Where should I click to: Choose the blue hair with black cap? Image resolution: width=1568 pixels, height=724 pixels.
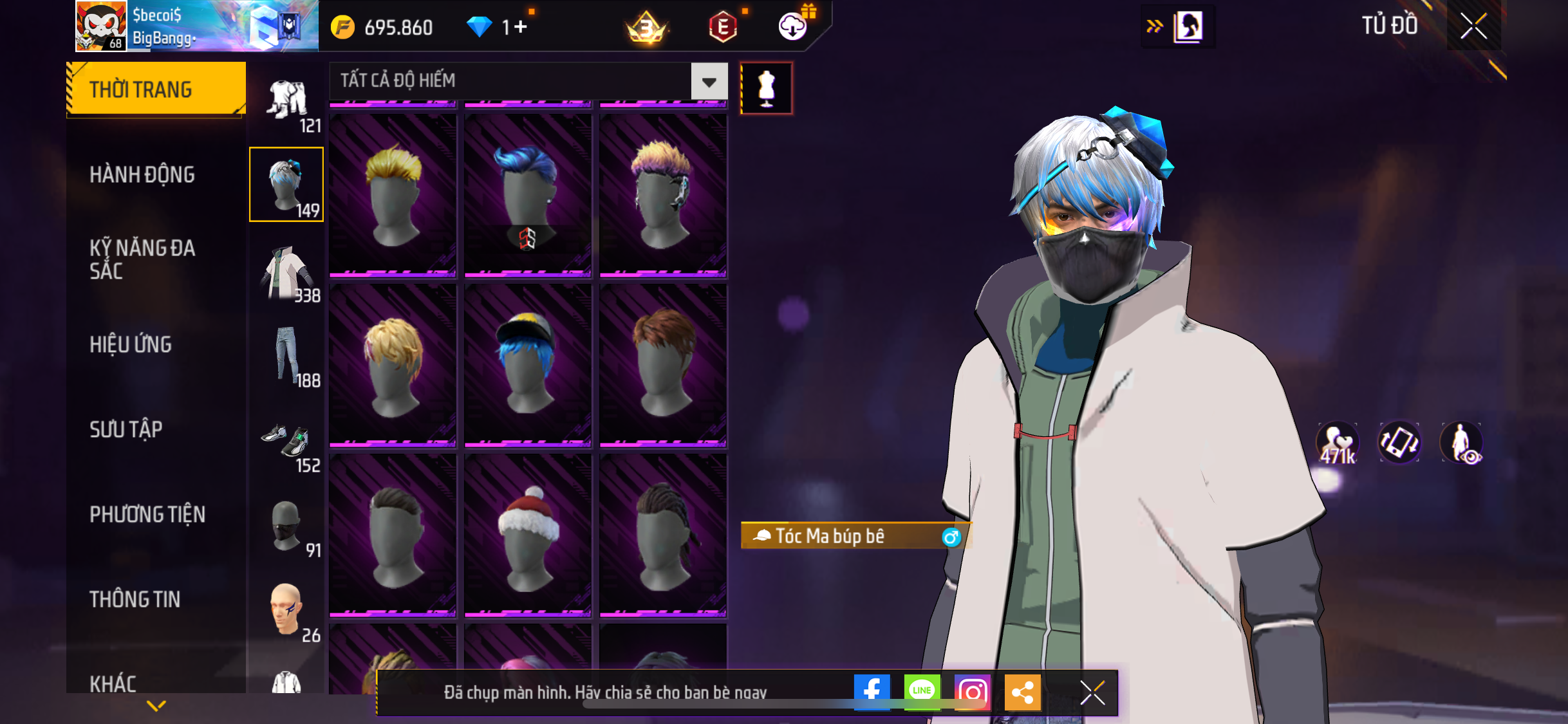point(528,365)
